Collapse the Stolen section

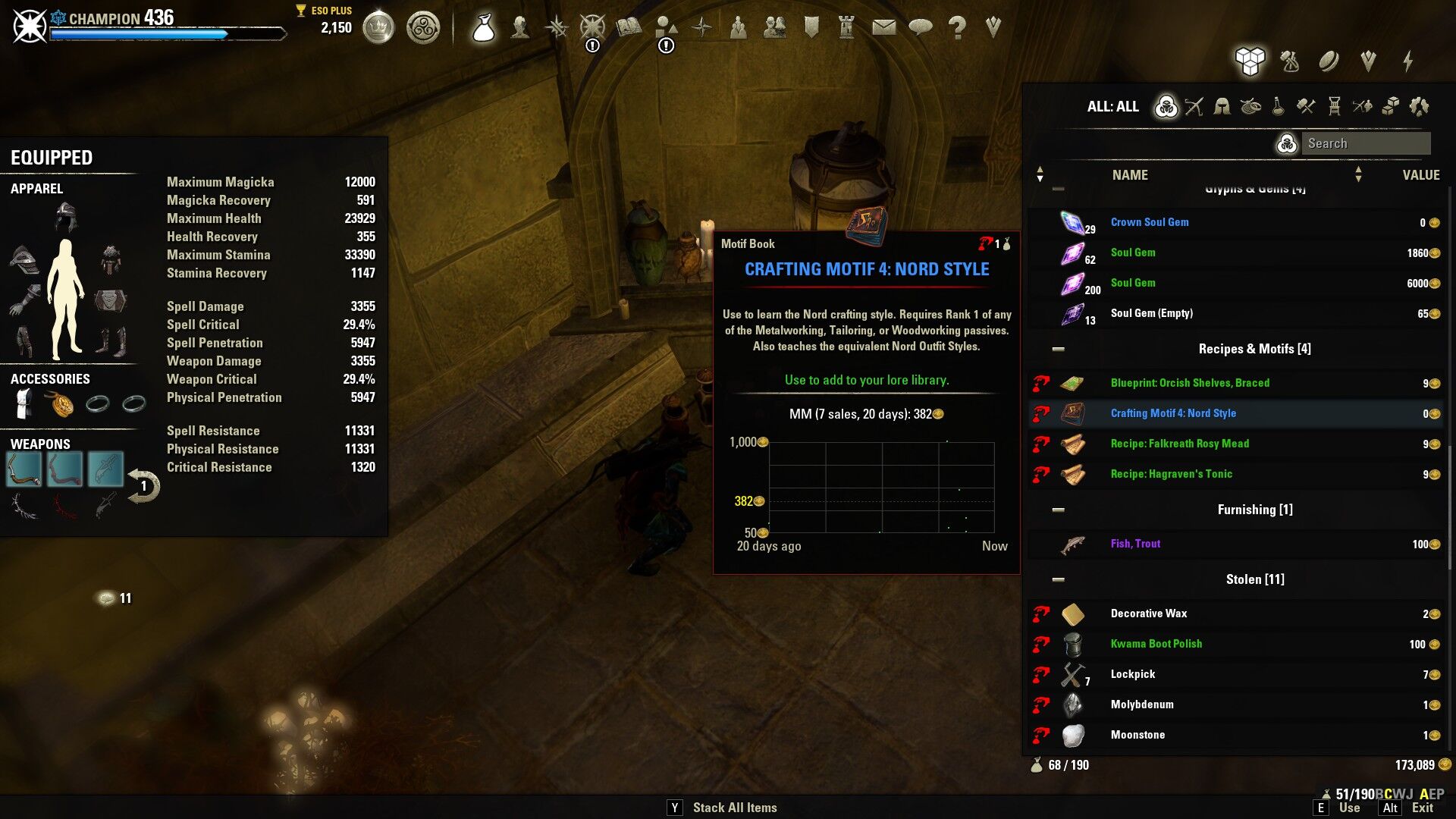click(1059, 579)
